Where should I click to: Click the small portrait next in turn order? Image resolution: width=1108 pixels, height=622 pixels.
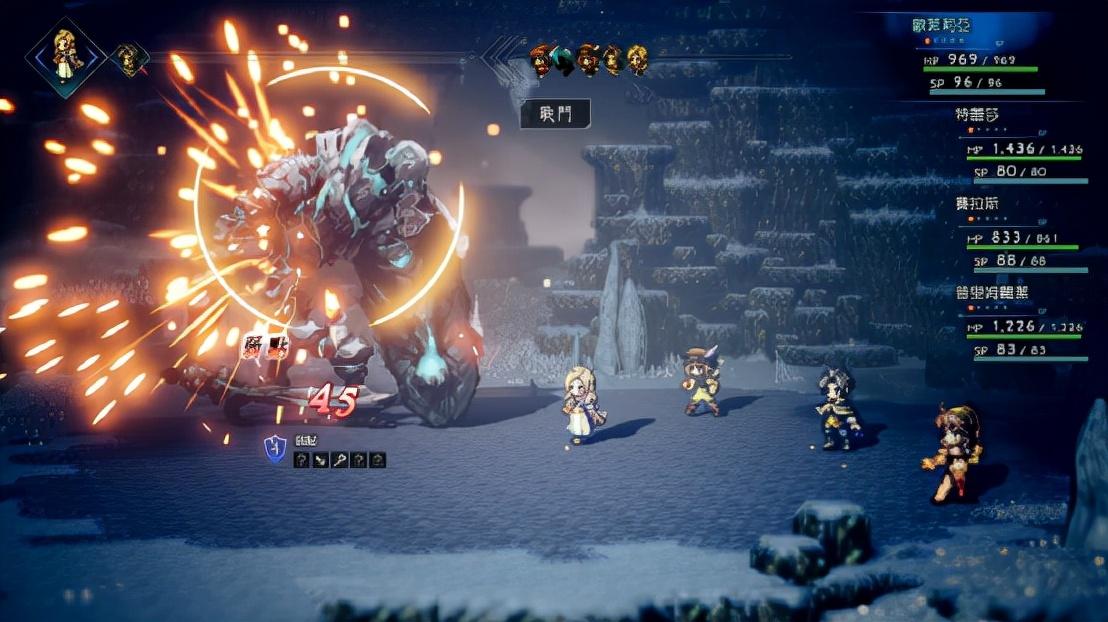click(129, 59)
